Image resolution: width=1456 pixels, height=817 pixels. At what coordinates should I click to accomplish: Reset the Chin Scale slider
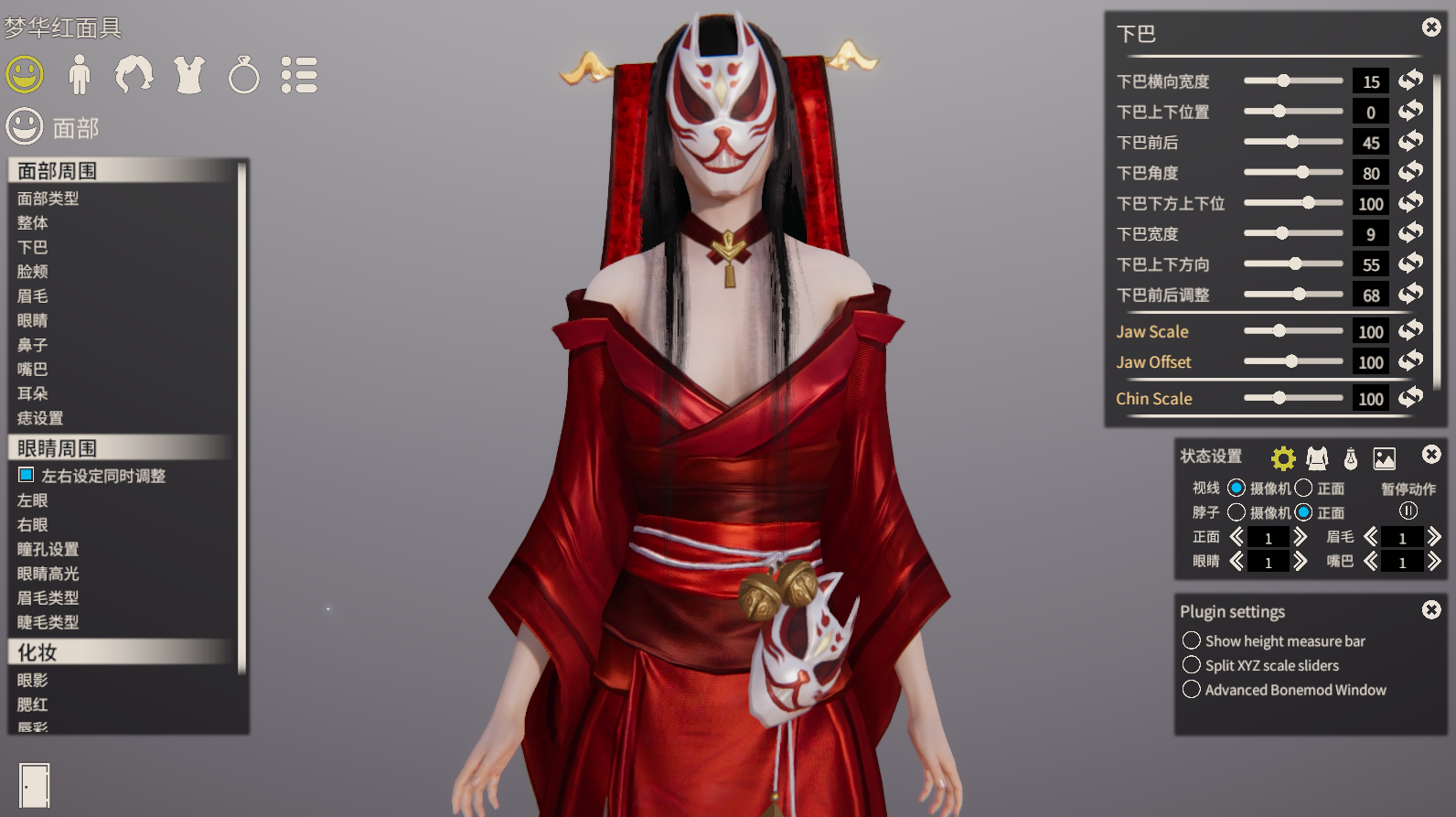[1411, 398]
